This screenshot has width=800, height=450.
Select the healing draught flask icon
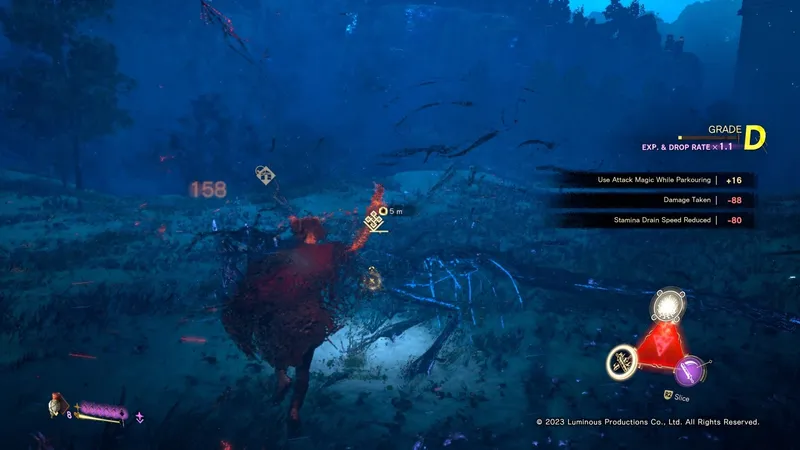pos(57,406)
